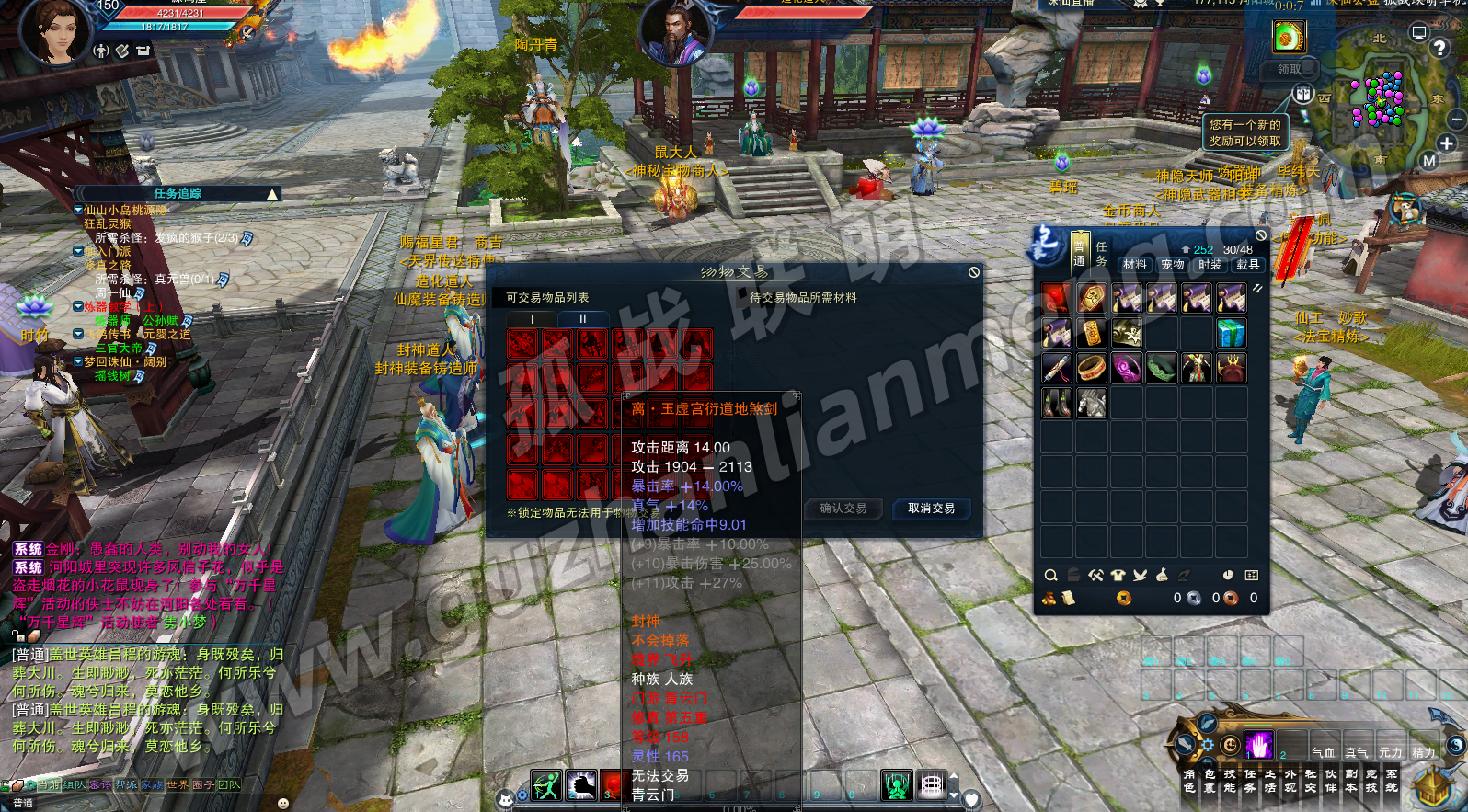The image size is (1468, 812).
Task: Click the 领取 reward claim button
Action: [x=1290, y=70]
